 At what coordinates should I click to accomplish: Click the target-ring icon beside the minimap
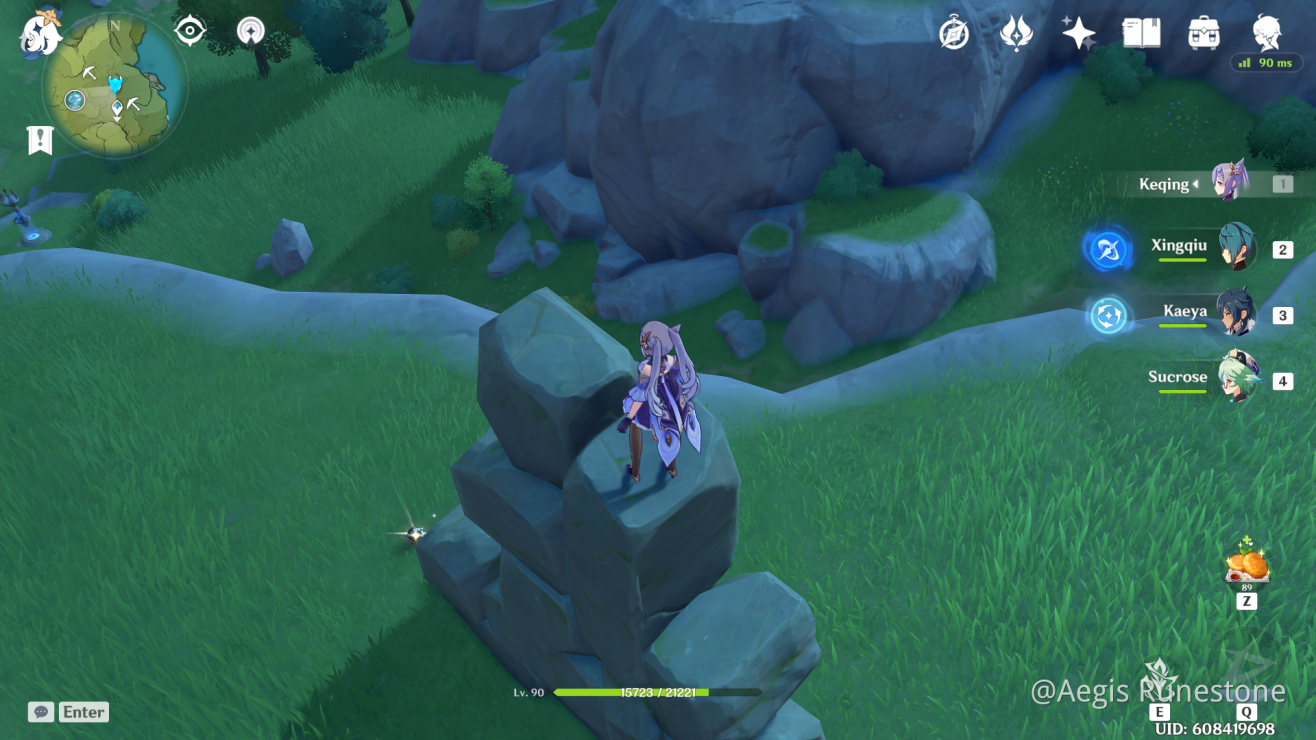[189, 31]
